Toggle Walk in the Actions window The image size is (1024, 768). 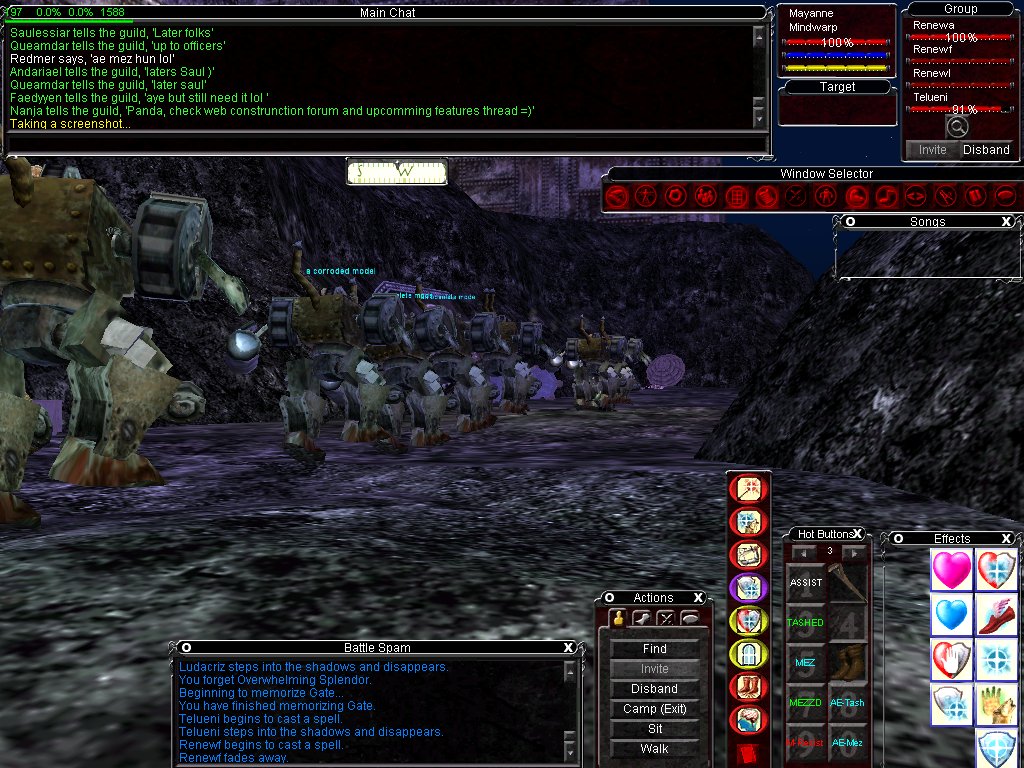coord(655,749)
